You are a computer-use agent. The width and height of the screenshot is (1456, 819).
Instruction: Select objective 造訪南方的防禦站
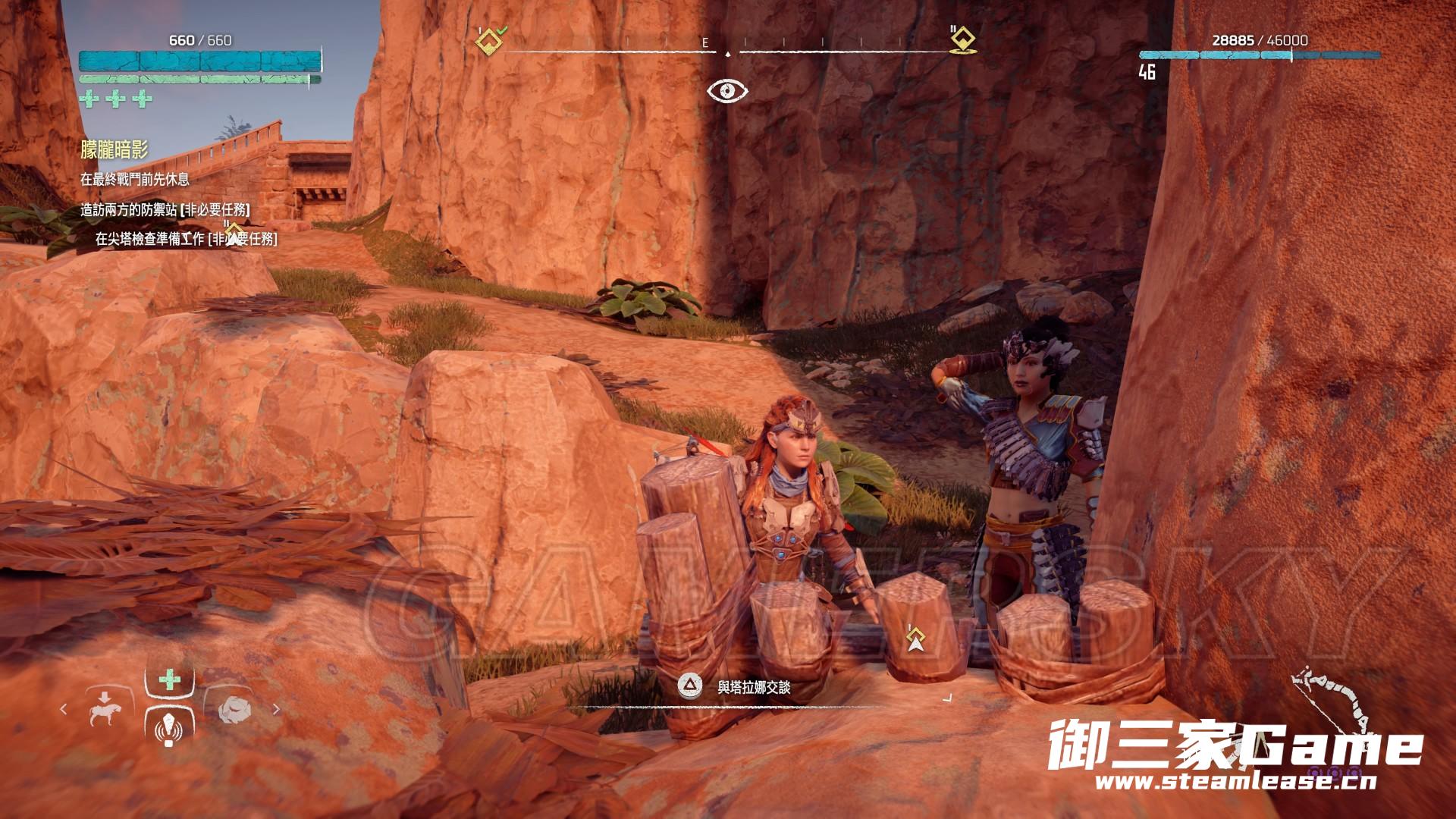[x=165, y=210]
